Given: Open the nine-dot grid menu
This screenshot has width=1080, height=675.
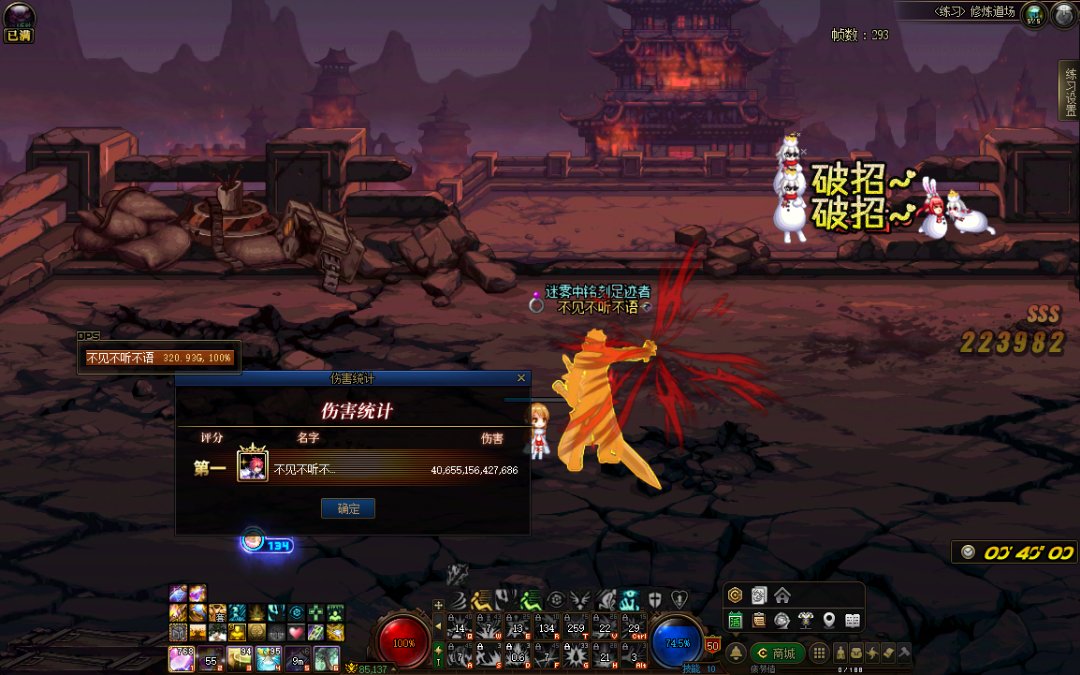Looking at the screenshot, I should pyautogui.click(x=819, y=653).
